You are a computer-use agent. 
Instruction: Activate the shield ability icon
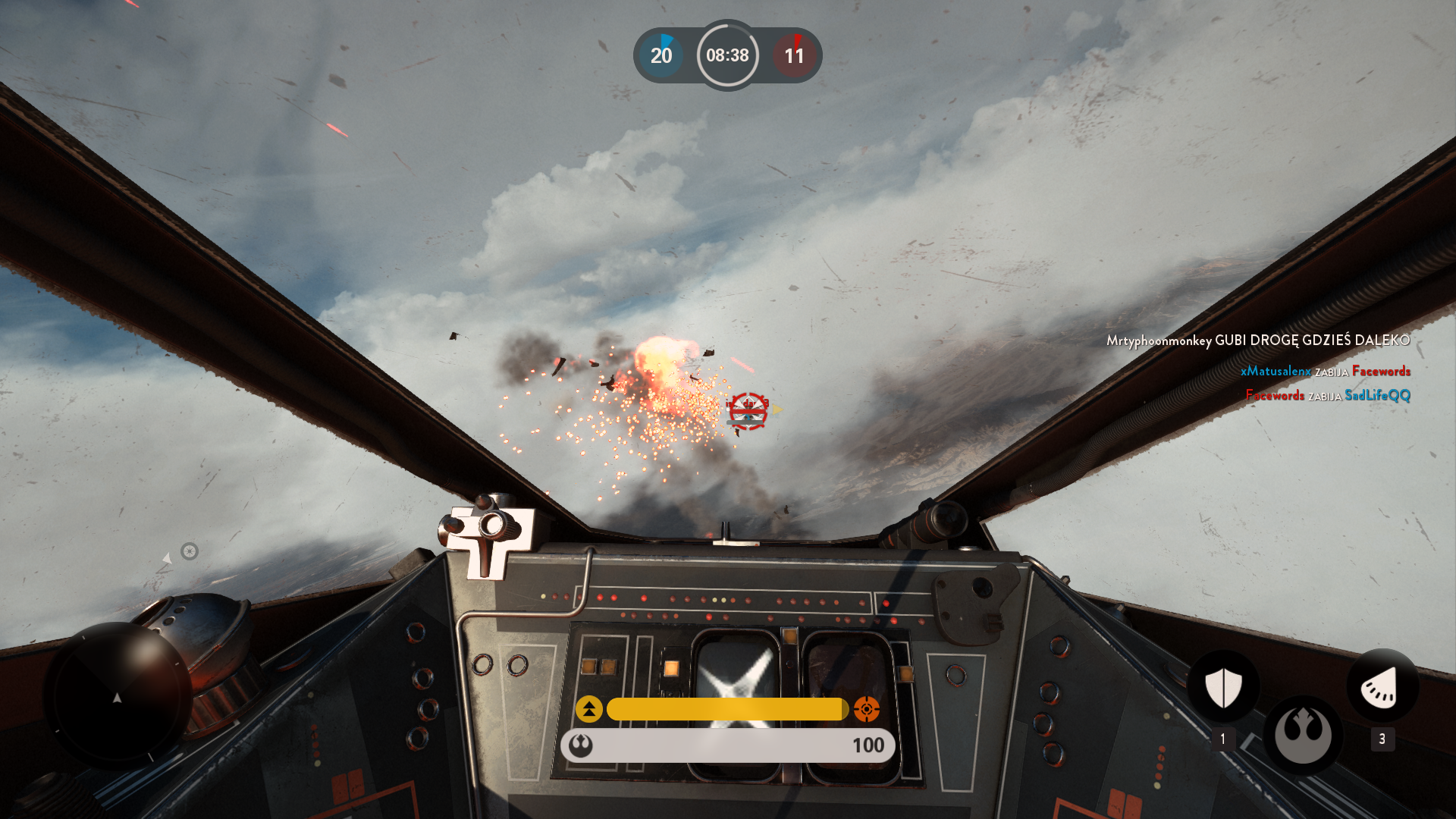(1222, 687)
